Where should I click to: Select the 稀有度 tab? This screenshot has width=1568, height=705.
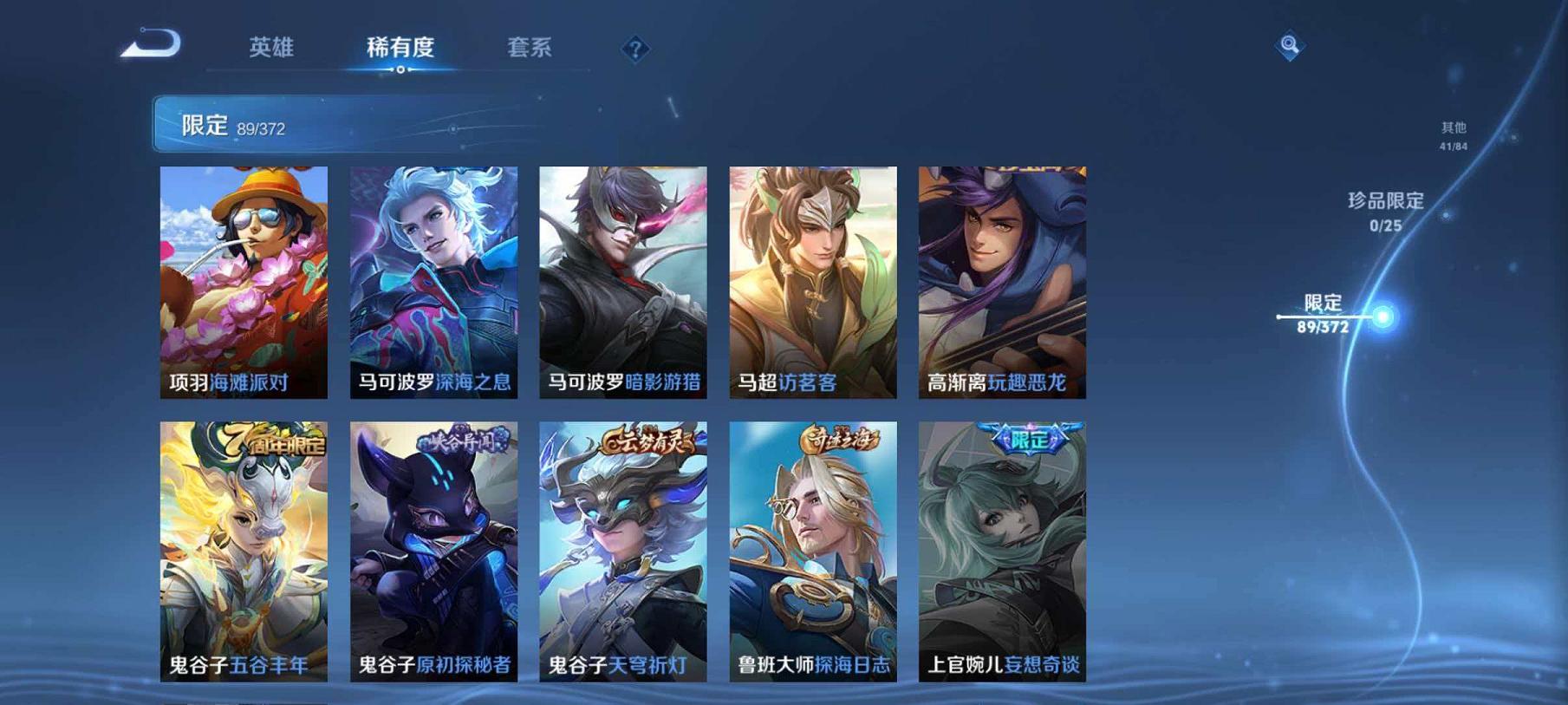pyautogui.click(x=400, y=49)
